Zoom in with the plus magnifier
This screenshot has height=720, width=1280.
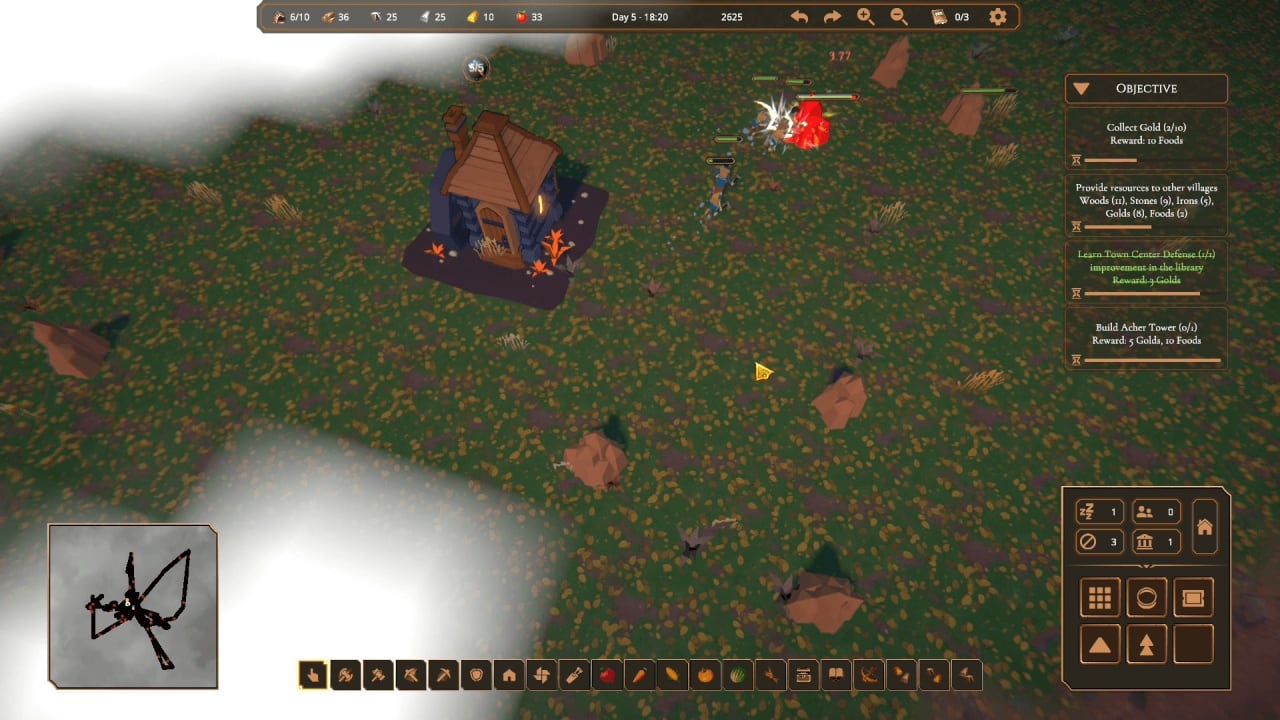[x=866, y=17]
